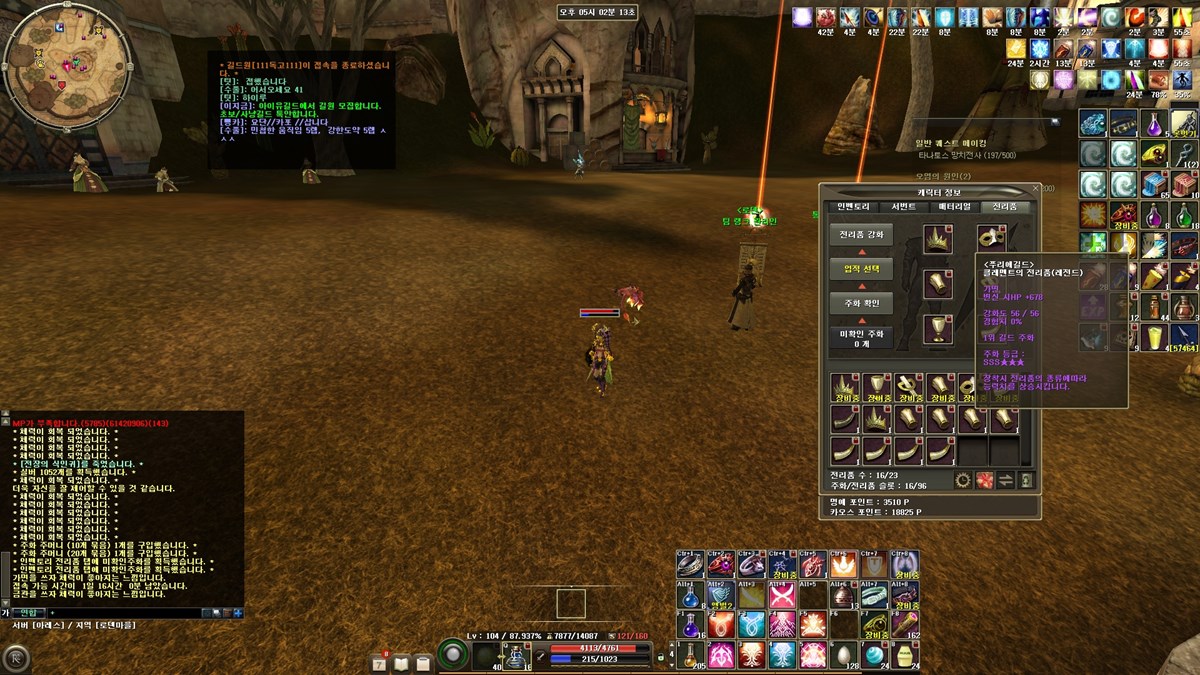Open the calendar icon showing 7

point(380,662)
